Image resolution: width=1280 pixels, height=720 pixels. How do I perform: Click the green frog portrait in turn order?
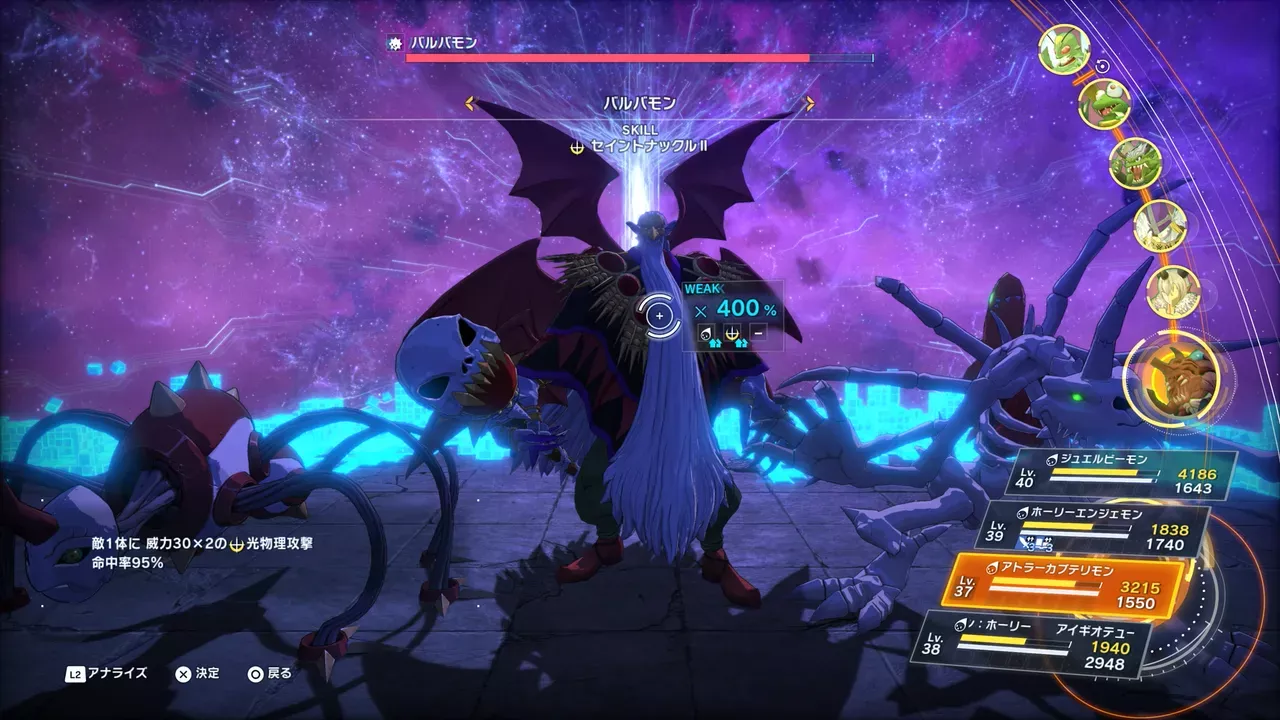pyautogui.click(x=1104, y=103)
